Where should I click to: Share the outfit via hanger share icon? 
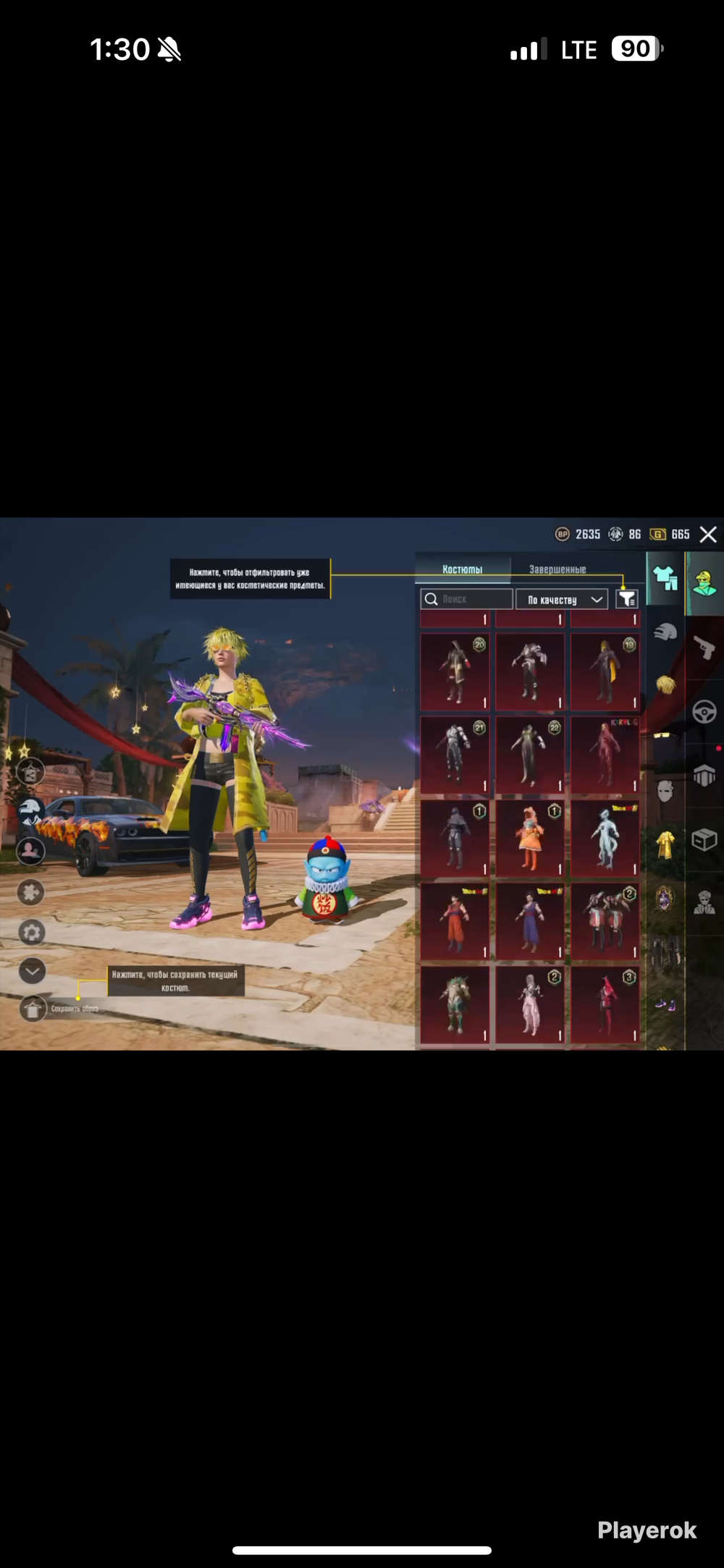30,773
